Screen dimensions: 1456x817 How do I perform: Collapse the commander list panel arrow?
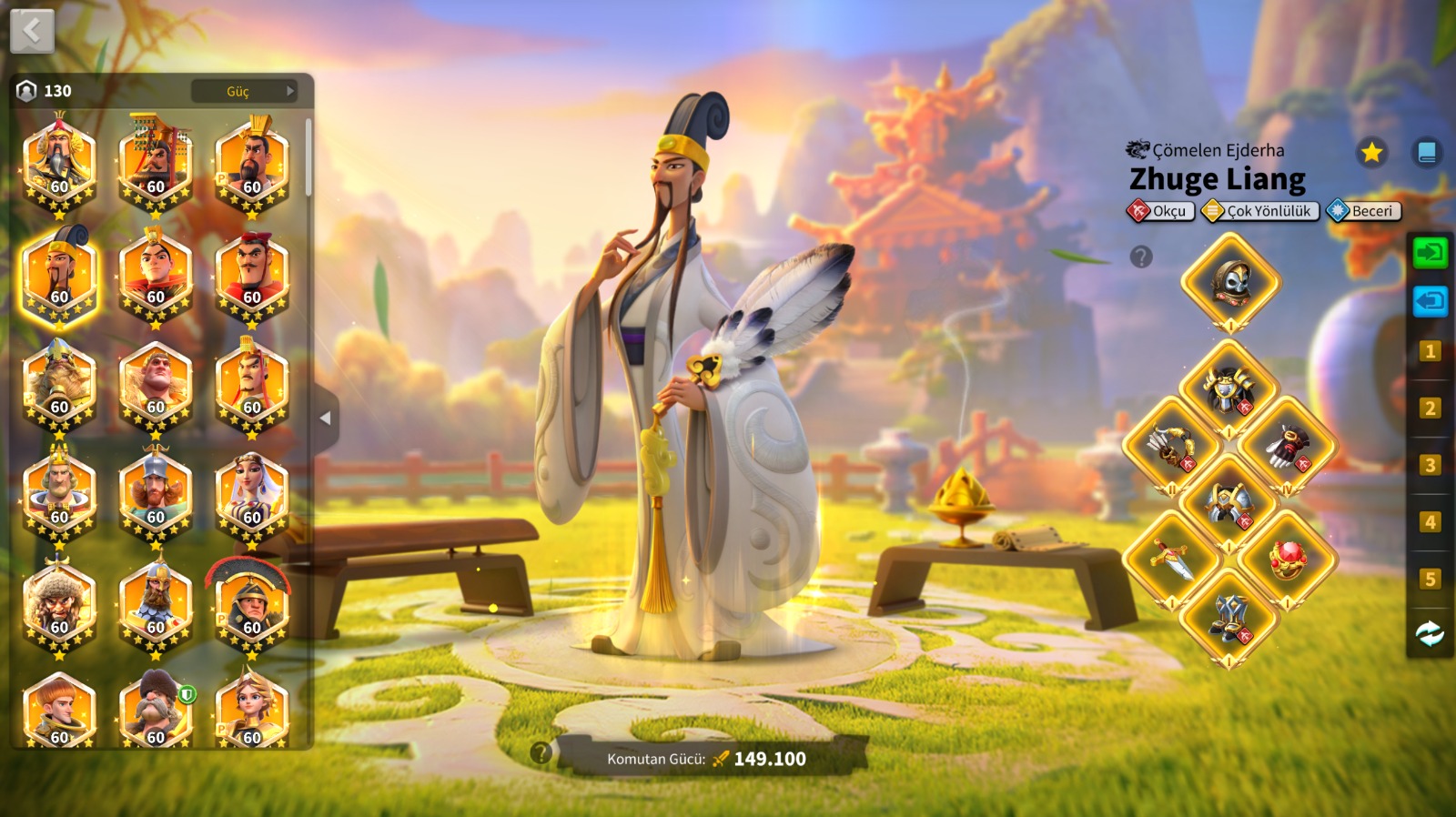click(325, 419)
